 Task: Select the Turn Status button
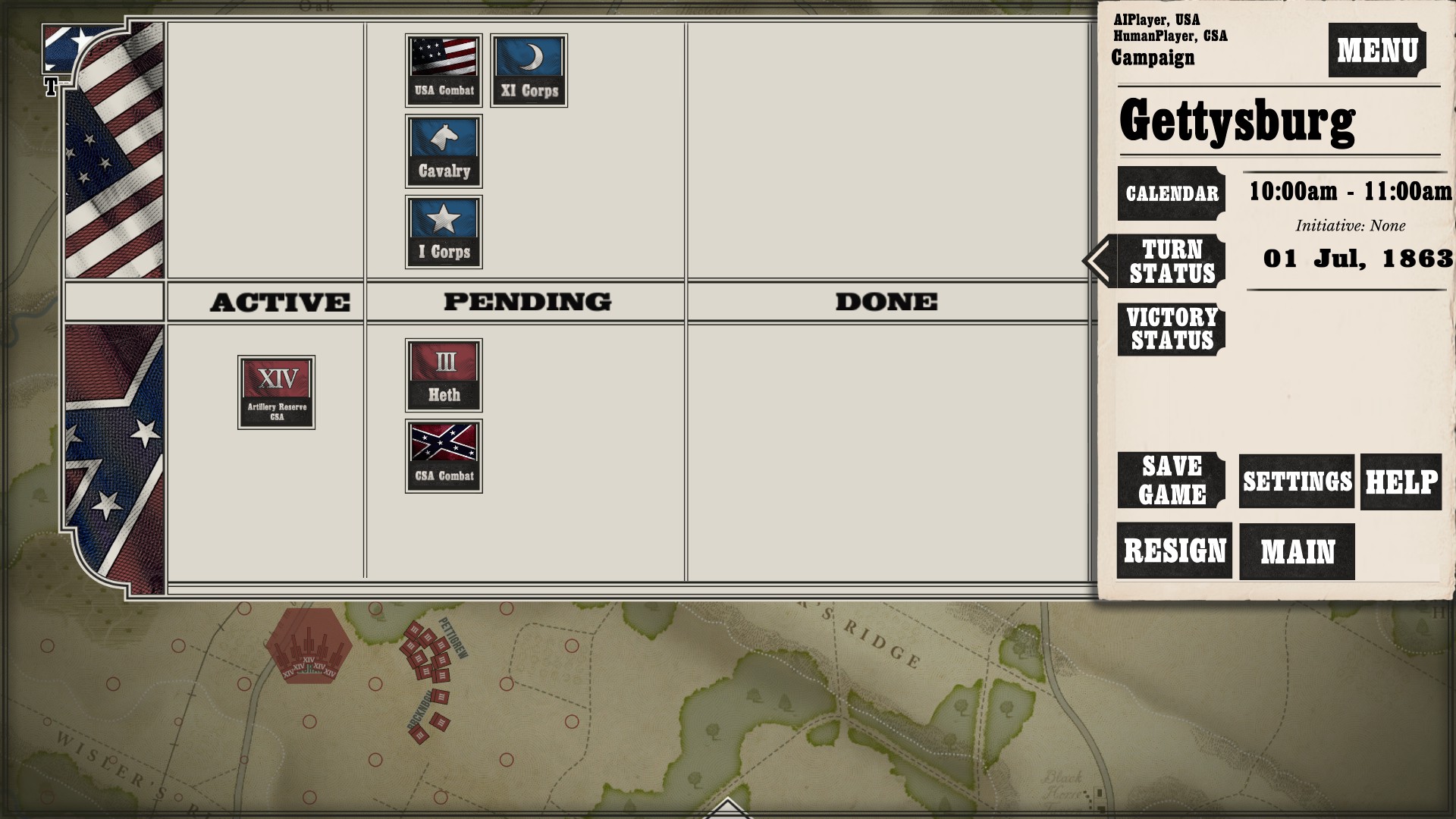[x=1172, y=261]
